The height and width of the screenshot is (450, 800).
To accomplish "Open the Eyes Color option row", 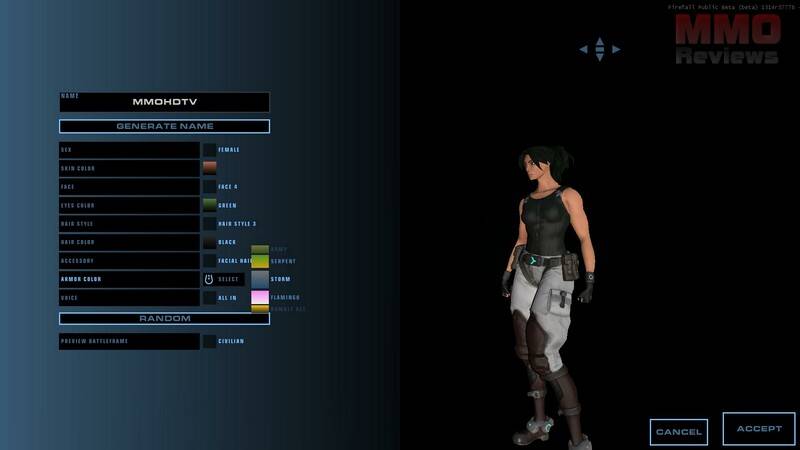I will [129, 205].
